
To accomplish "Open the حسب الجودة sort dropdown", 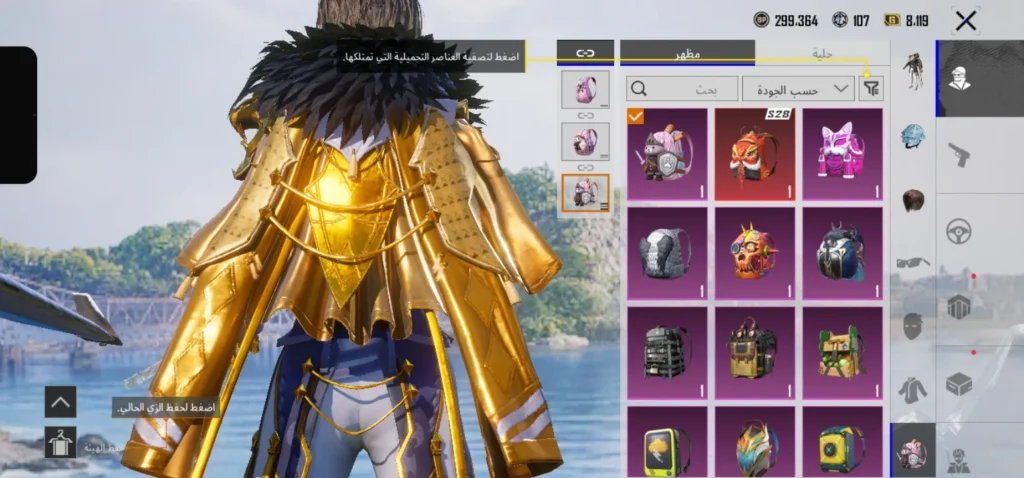I will (798, 89).
